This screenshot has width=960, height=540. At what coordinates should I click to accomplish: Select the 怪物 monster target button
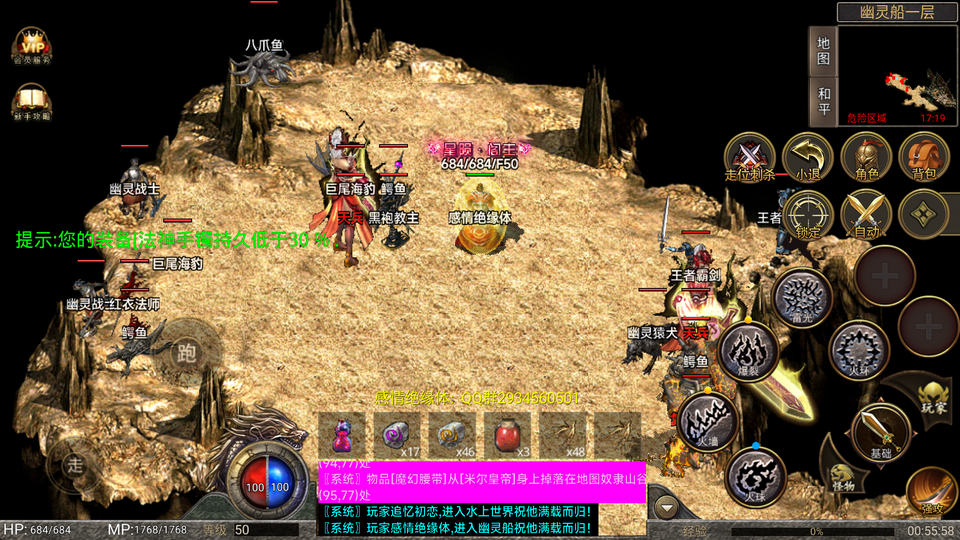[842, 474]
